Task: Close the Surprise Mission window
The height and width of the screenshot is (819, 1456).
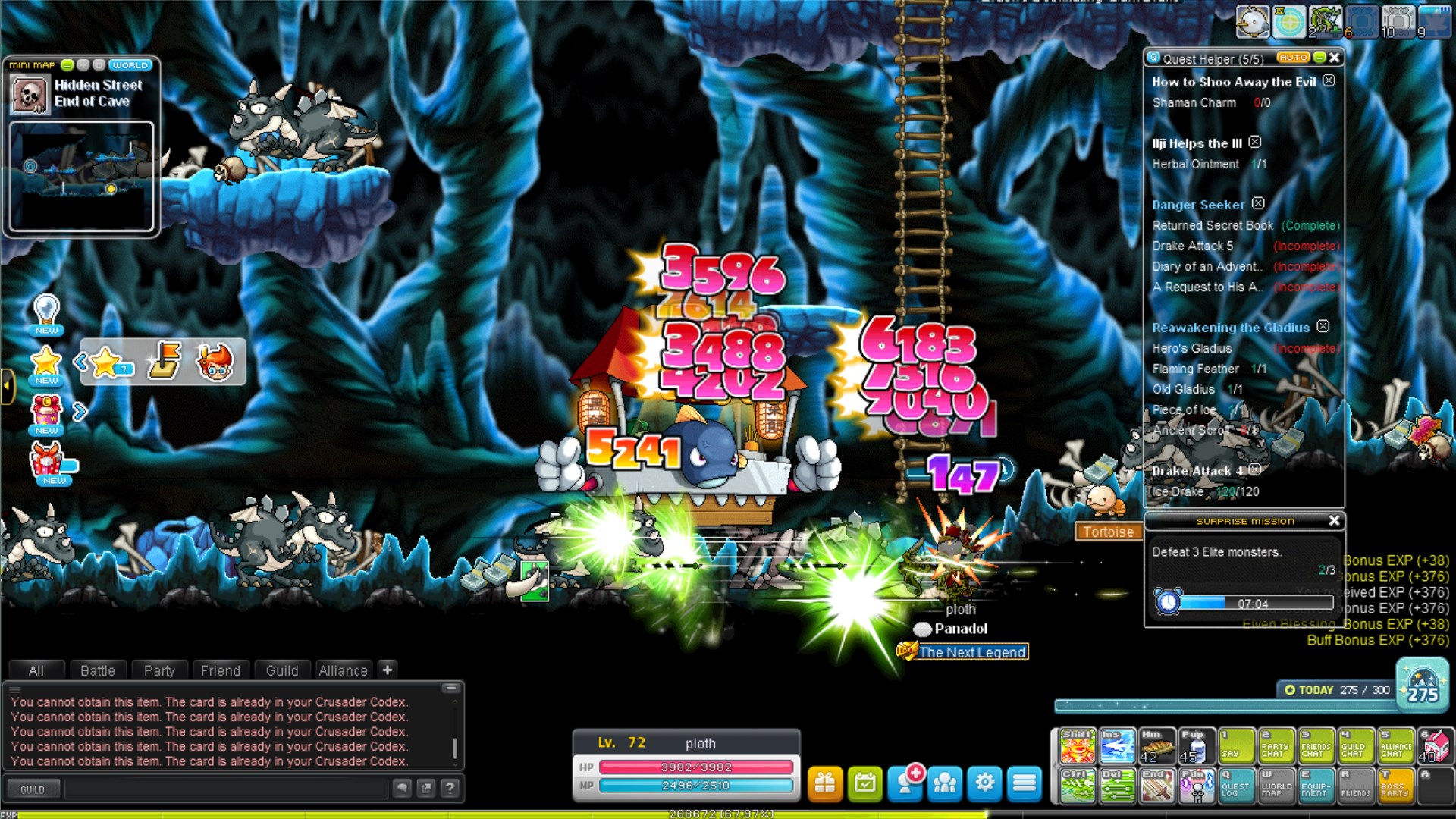Action: 1334,521
